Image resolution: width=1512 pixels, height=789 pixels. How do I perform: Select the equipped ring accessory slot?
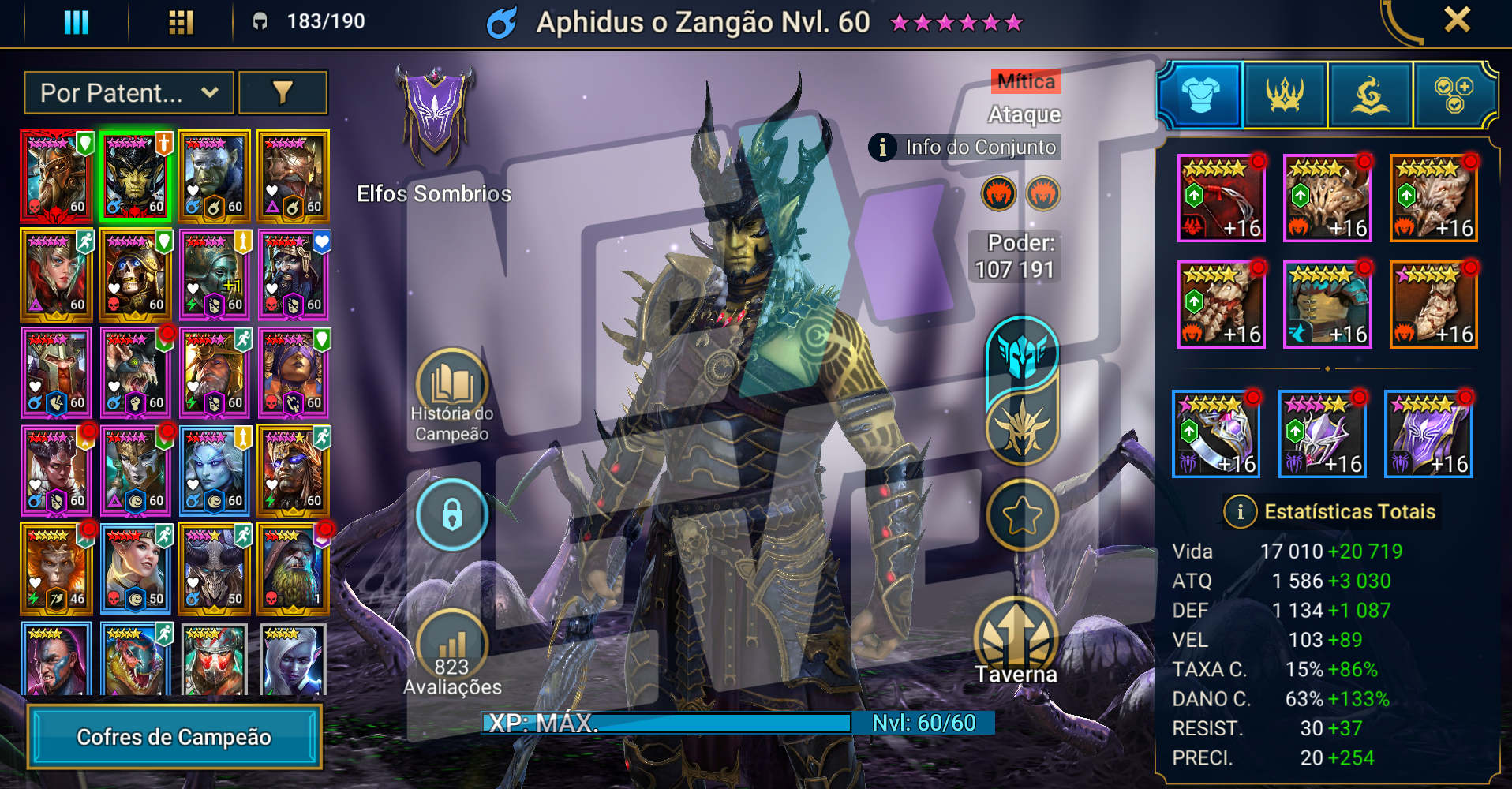point(1216,434)
